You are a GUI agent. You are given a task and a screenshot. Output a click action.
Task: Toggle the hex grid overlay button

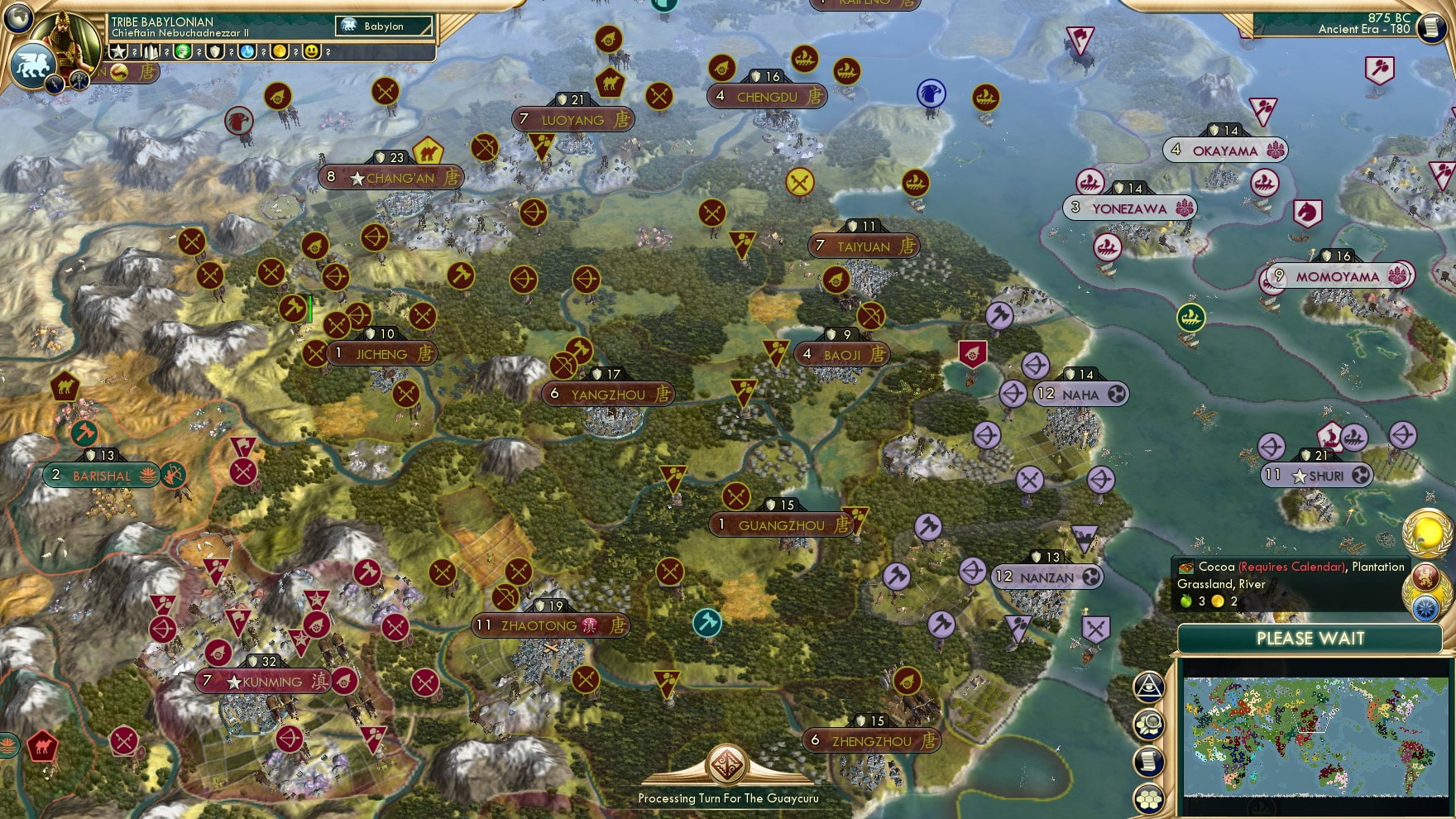[1148, 796]
